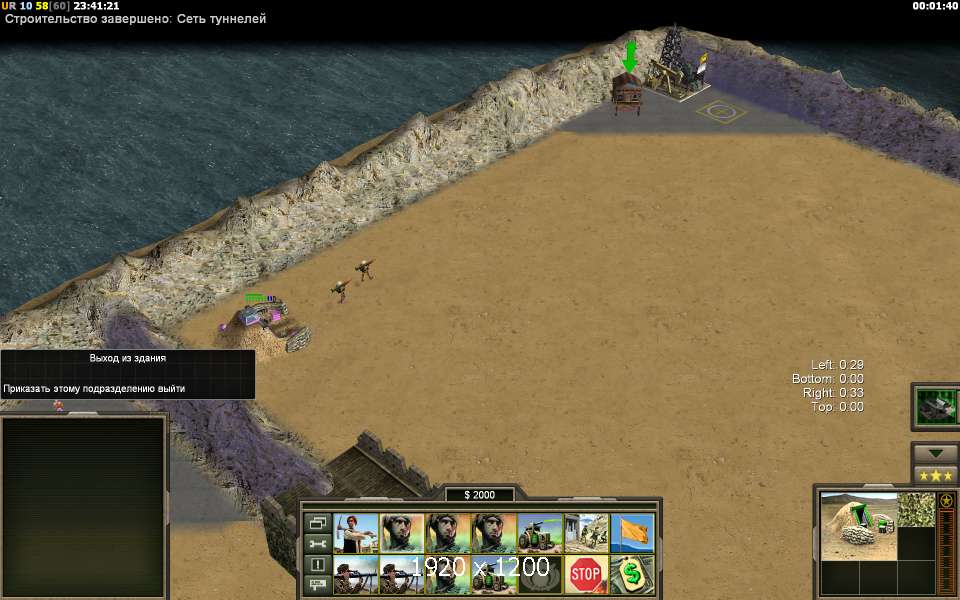
Task: Click the minimap radar panel
Action: point(84,506)
